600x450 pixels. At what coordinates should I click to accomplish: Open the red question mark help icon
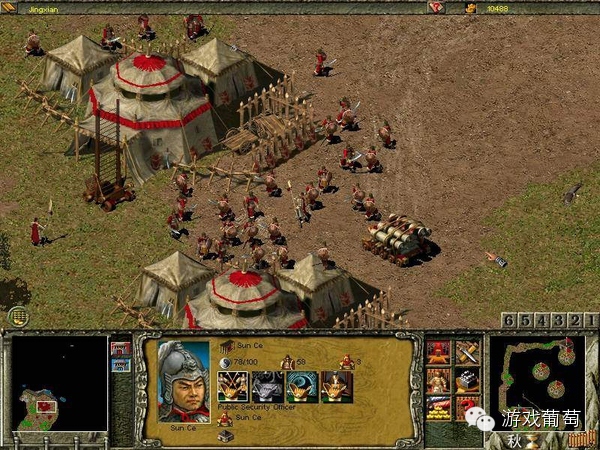tap(467, 408)
